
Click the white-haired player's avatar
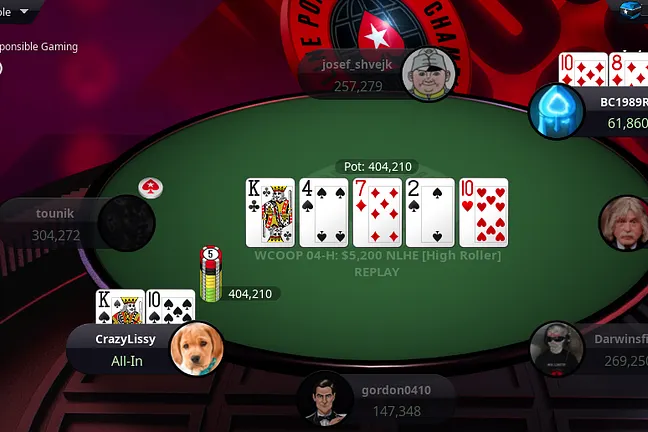(x=625, y=223)
